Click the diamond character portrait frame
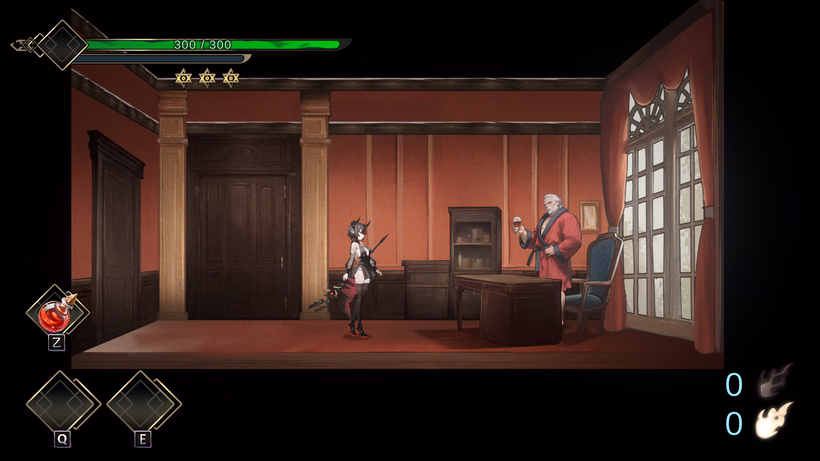 [62, 45]
